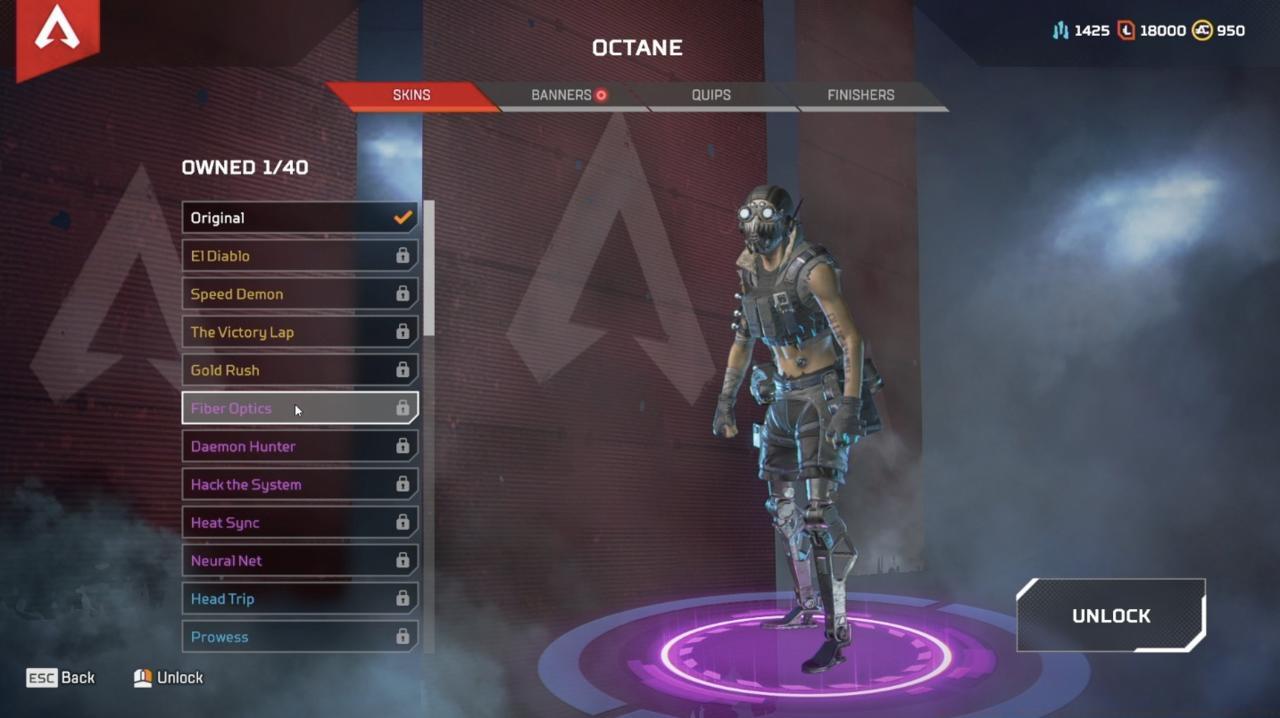This screenshot has height=718, width=1280.
Task: Select The Victory Lap skin
Action: point(299,332)
